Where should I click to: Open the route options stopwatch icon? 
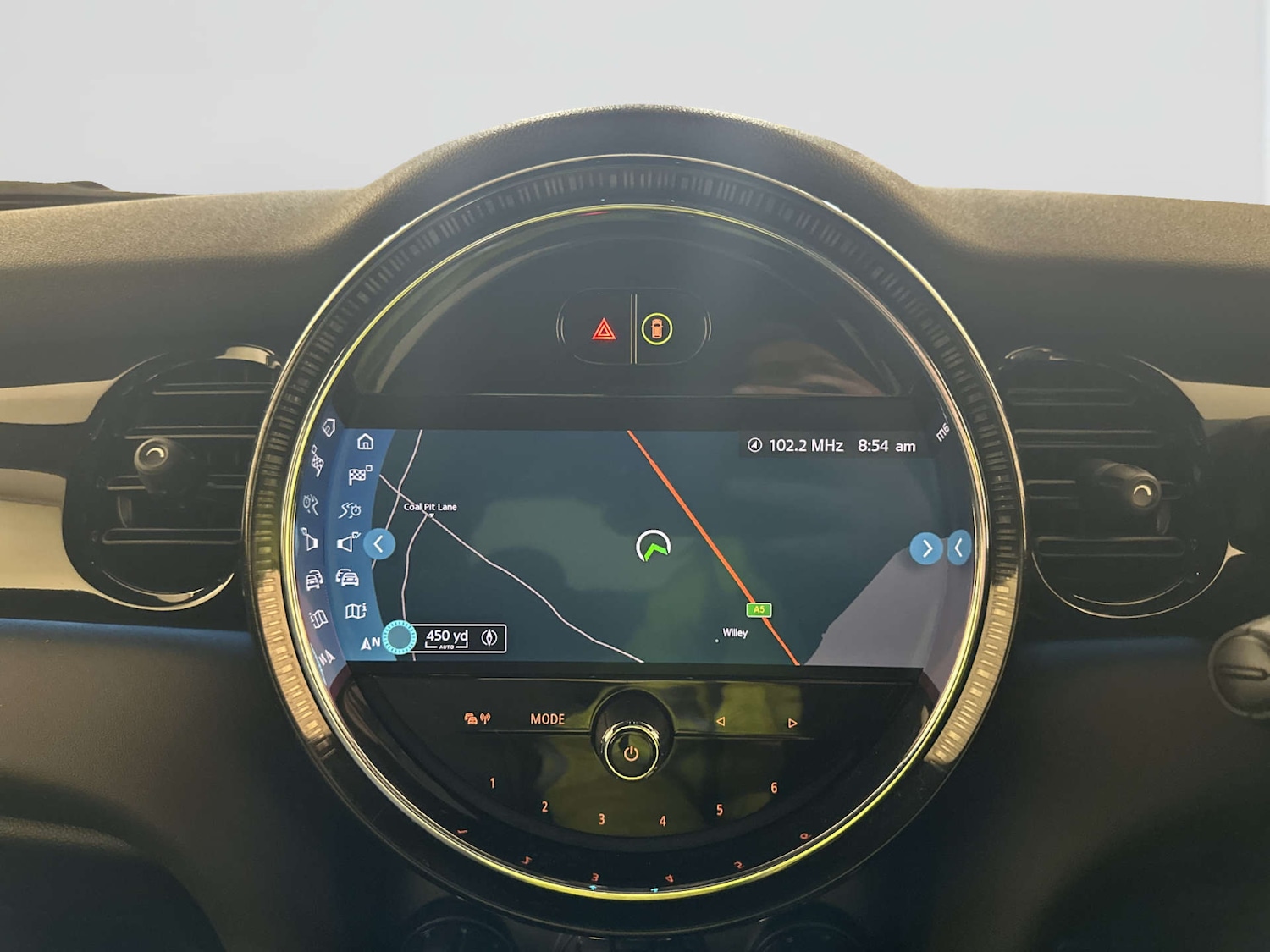pos(351,509)
